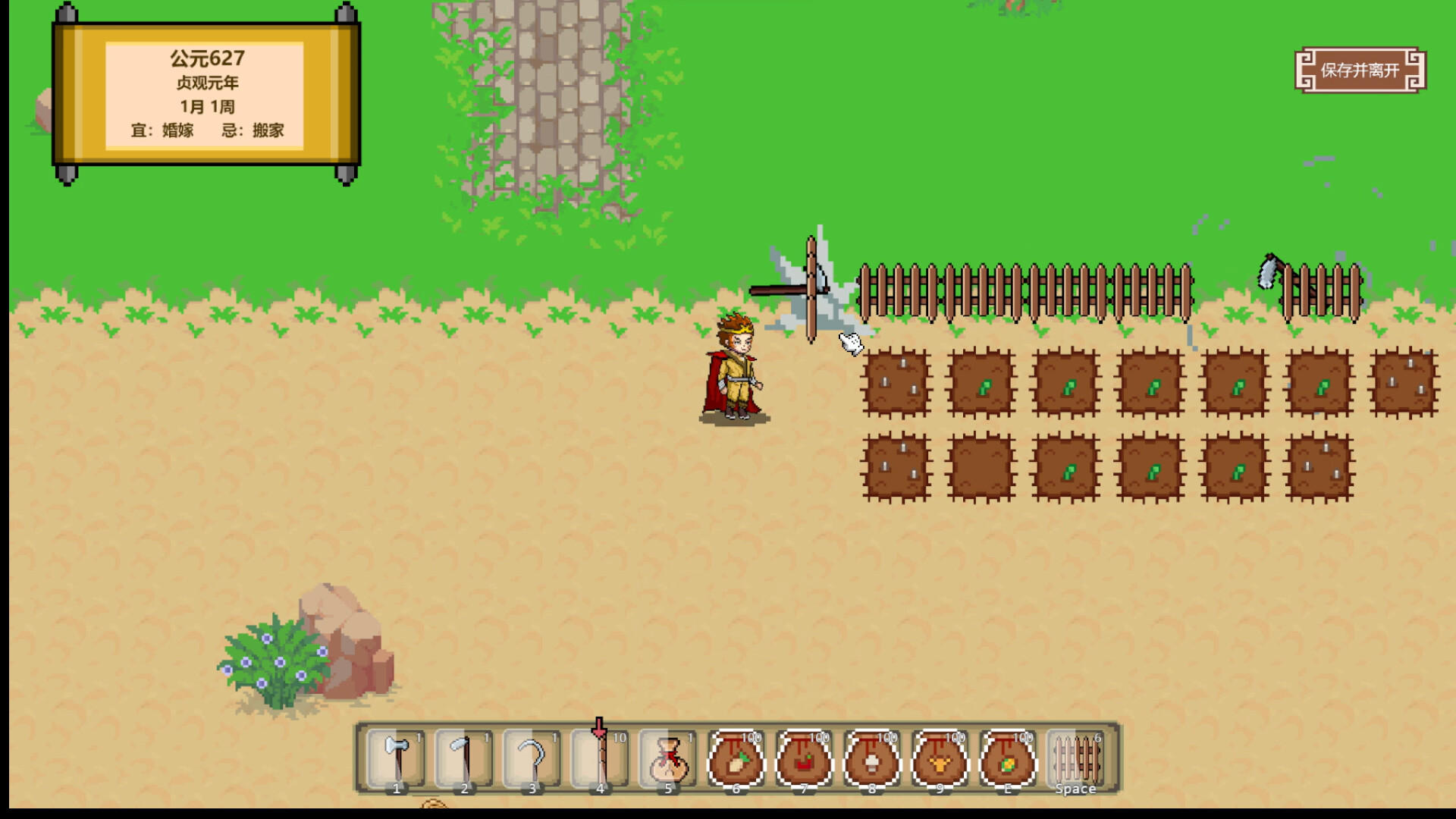The image size is (1456, 819).
Task: Select the axe in hotbar slot 1
Action: pyautogui.click(x=395, y=758)
